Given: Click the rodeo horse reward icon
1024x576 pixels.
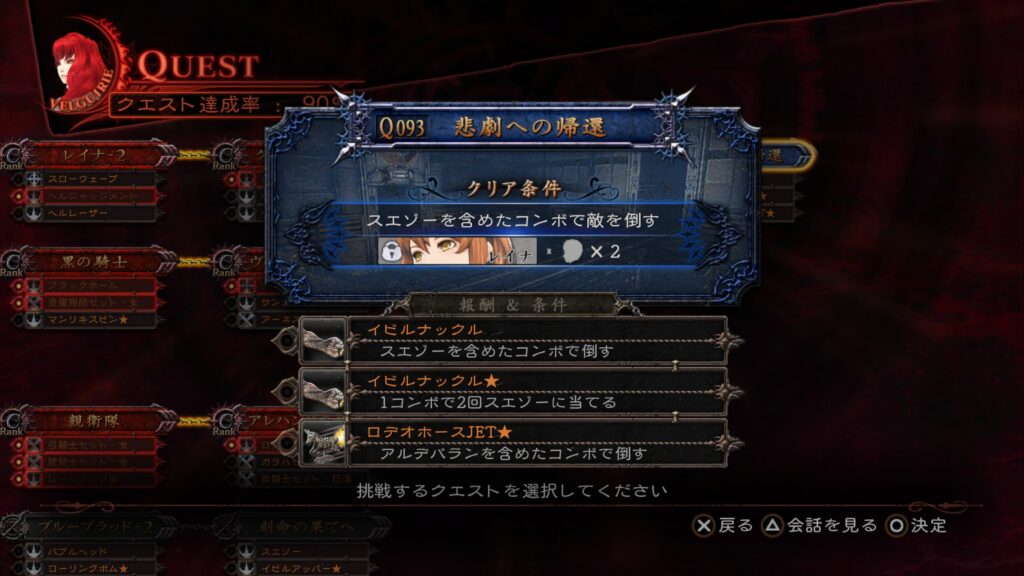Looking at the screenshot, I should pos(323,443).
